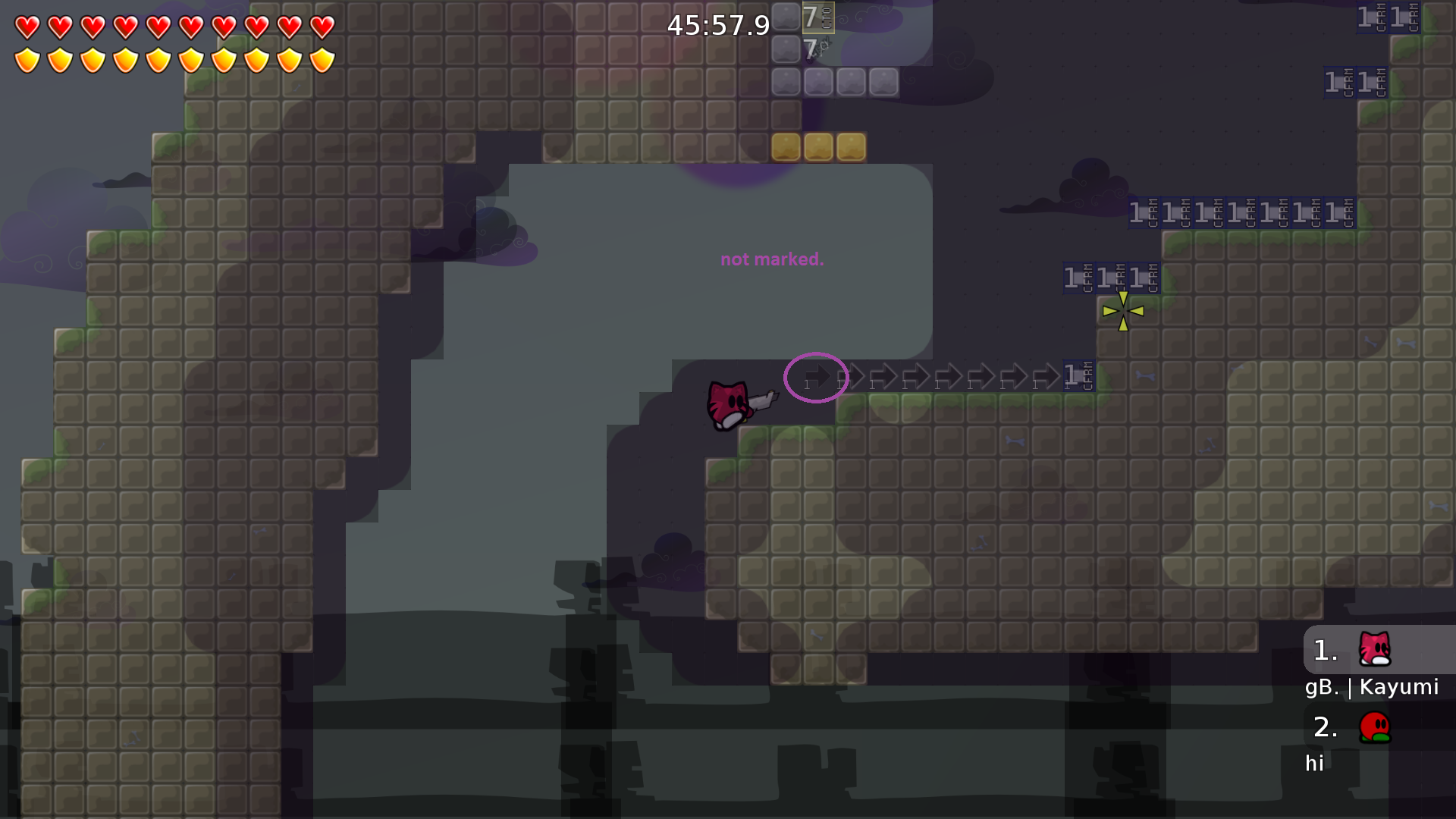Click the timer showing 45:57.9

717,25
